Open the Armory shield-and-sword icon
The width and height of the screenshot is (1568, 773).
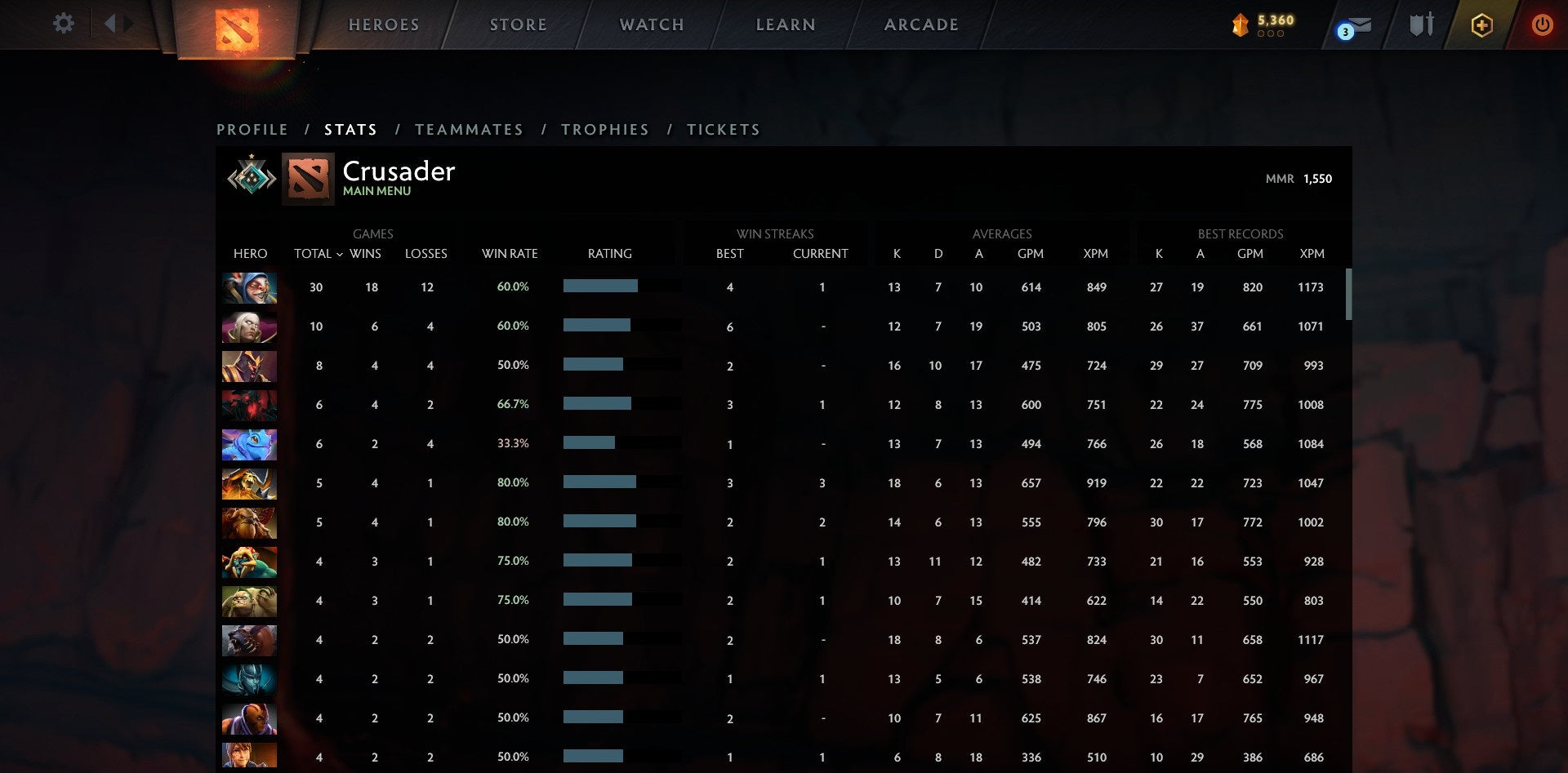point(1421,24)
